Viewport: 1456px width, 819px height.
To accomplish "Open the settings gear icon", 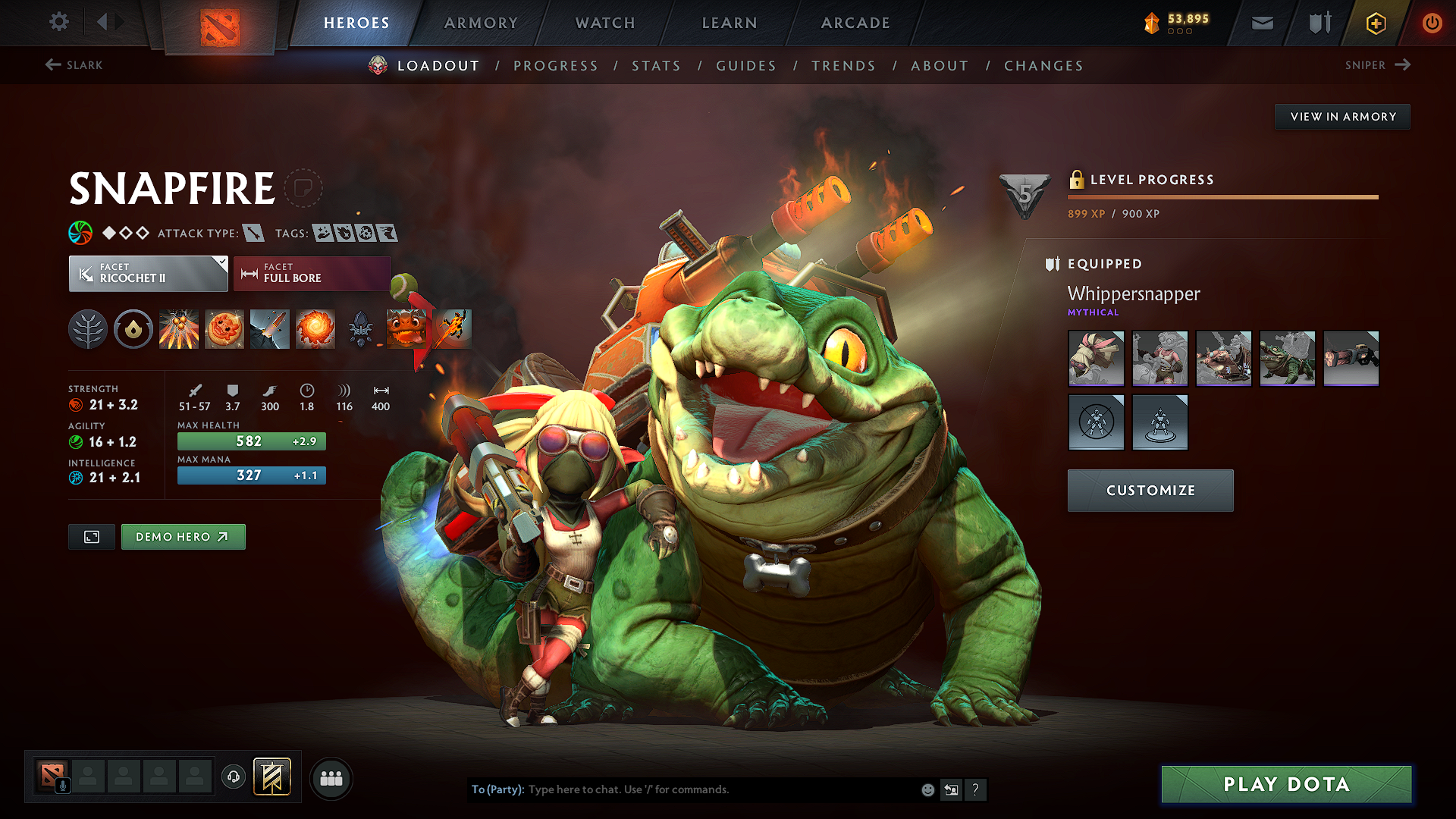I will (x=58, y=22).
